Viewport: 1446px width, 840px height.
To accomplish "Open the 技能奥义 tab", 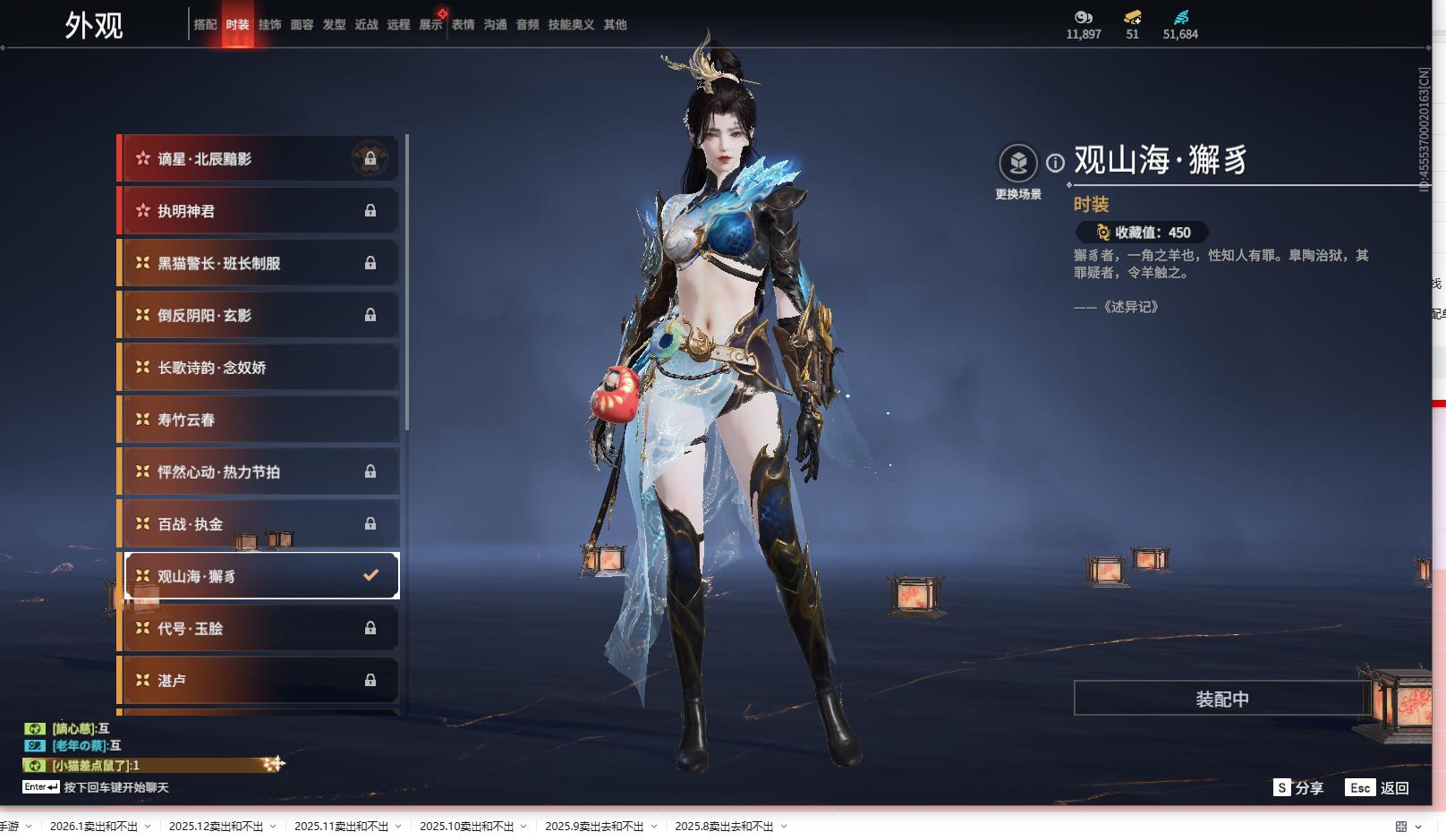I will tap(571, 25).
